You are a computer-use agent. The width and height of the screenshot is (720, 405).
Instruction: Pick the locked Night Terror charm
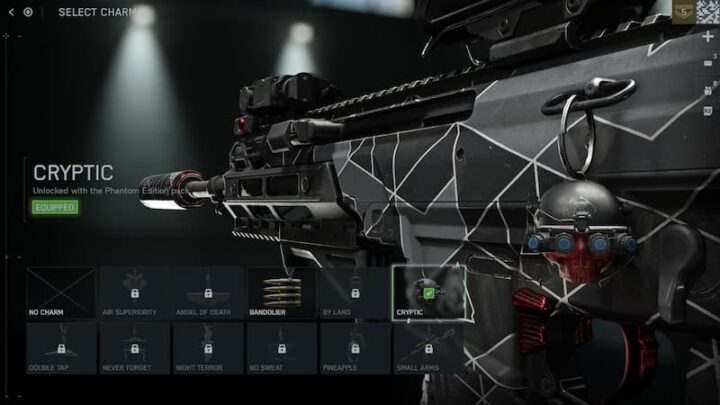(208, 347)
